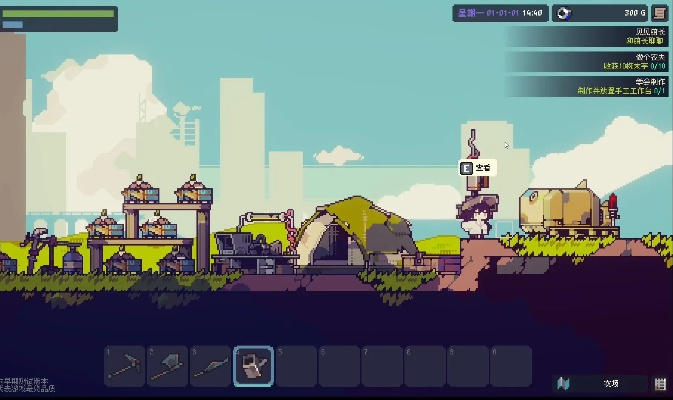
Task: Open the calendar icon in bottom corner
Action: 660,383
